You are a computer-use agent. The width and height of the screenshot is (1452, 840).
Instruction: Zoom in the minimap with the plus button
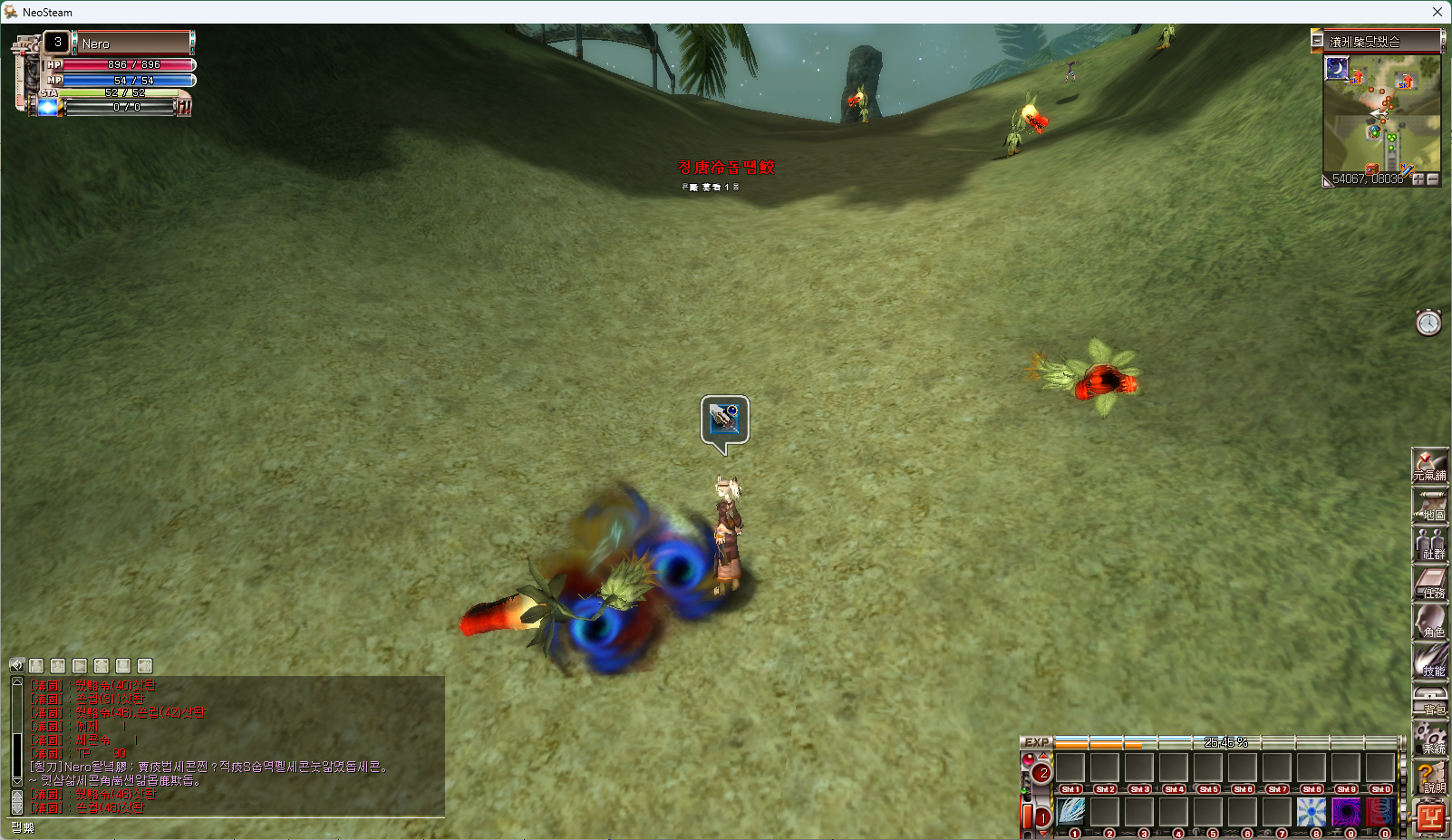1418,179
